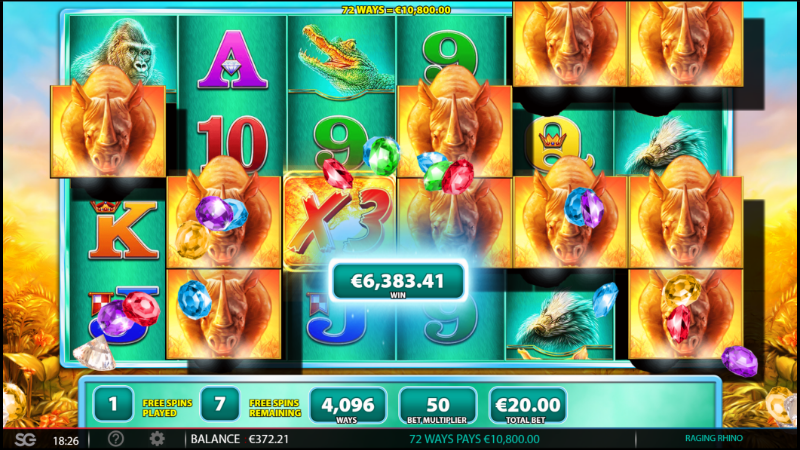Click the Total Bet amount box
The width and height of the screenshot is (800, 450).
click(x=527, y=405)
